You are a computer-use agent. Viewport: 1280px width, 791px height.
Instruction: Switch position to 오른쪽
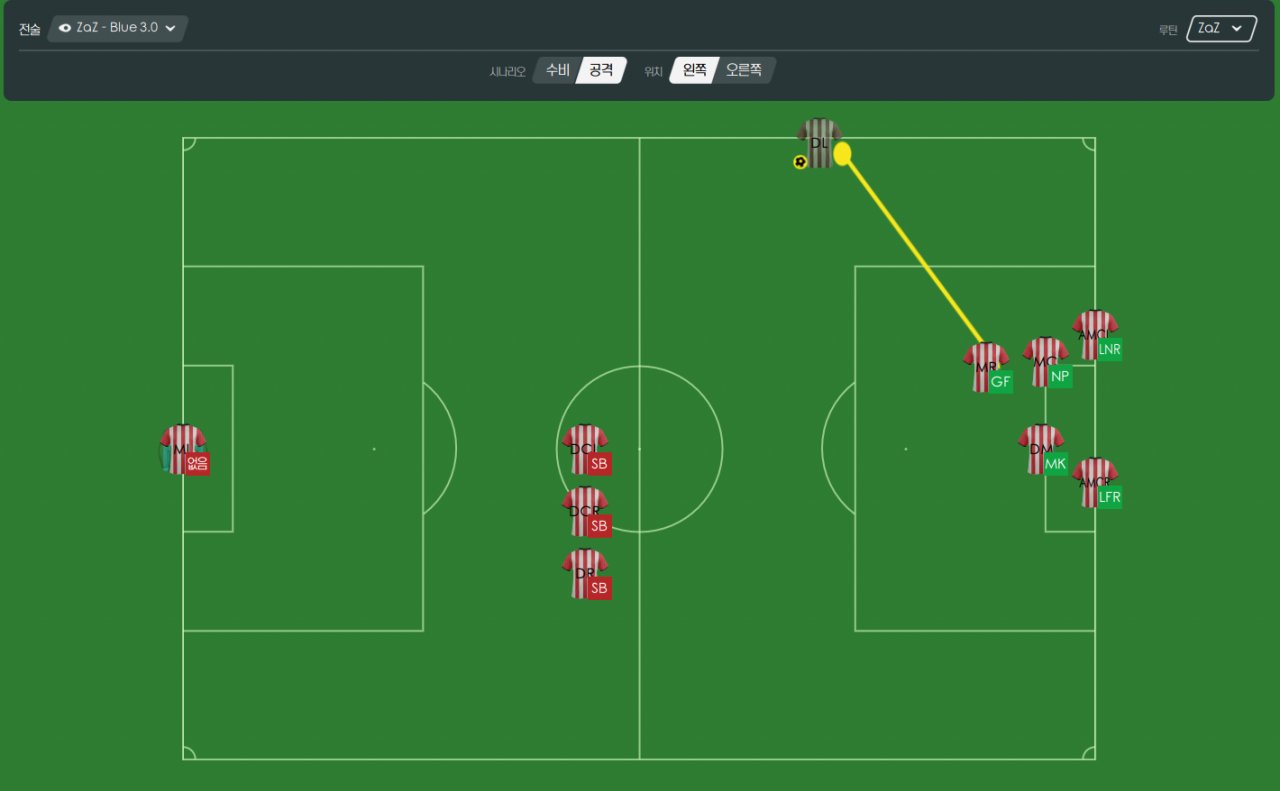tap(743, 70)
